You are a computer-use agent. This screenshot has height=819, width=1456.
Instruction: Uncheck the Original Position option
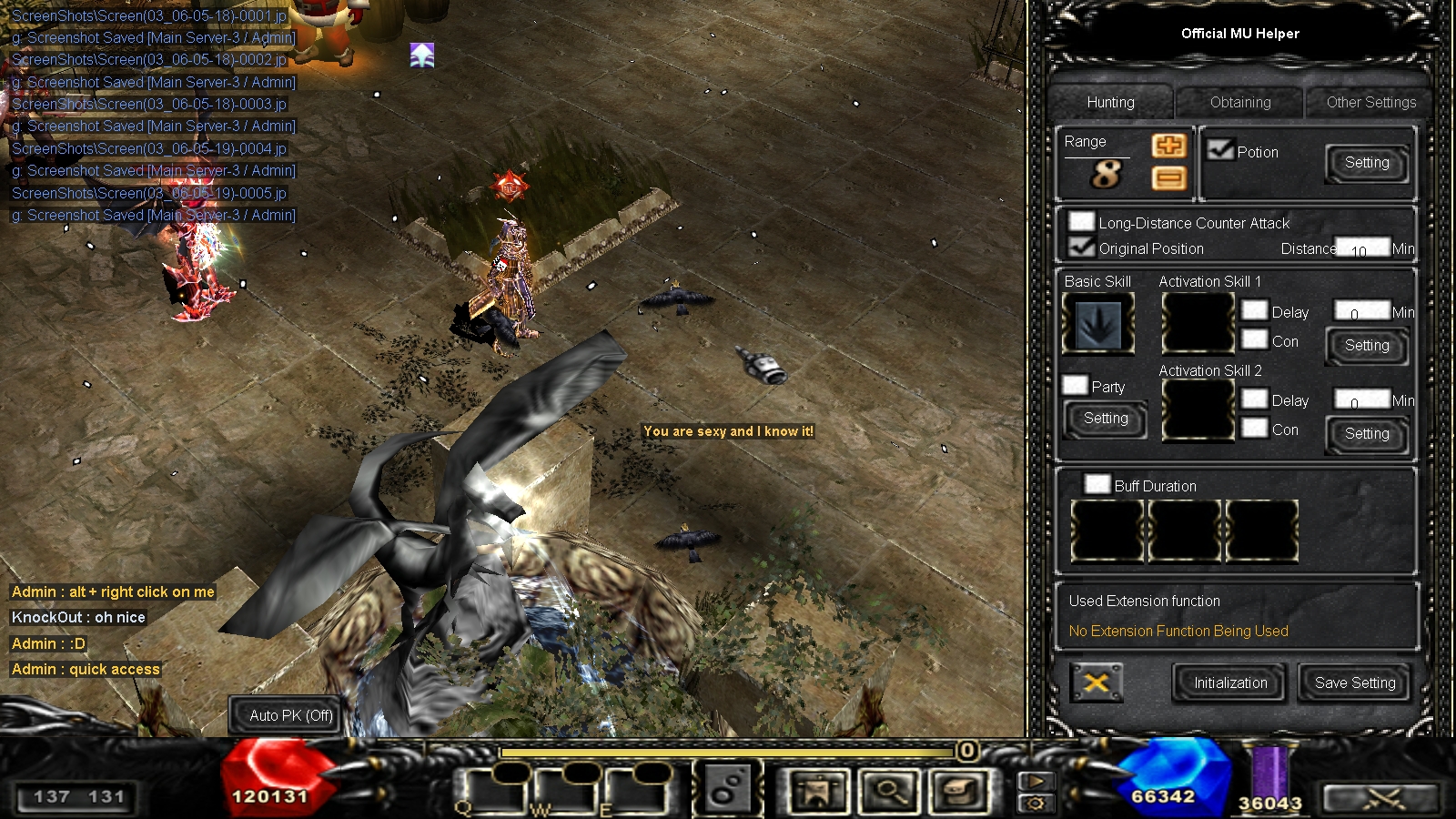(1081, 248)
